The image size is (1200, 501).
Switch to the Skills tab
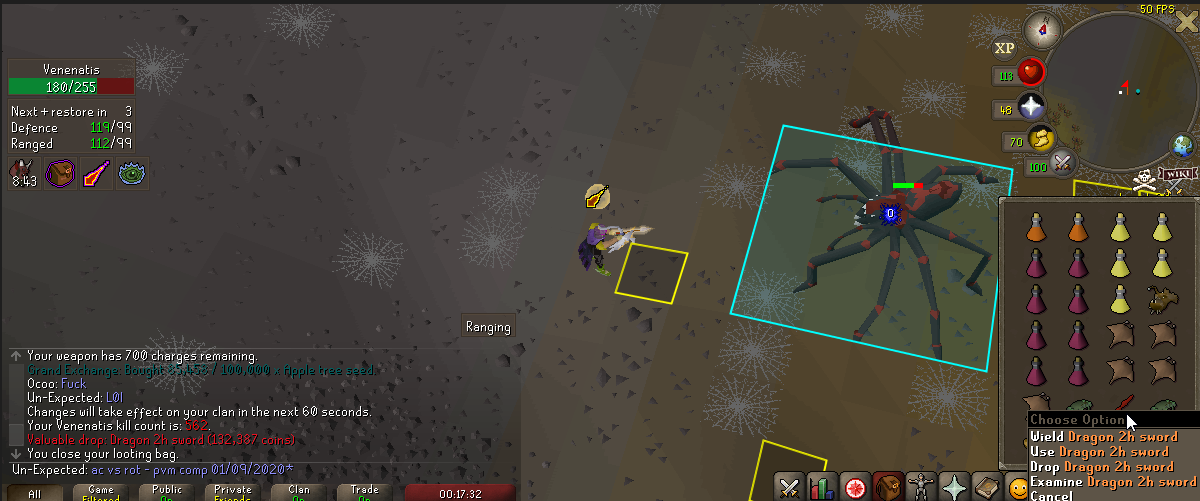coord(823,488)
